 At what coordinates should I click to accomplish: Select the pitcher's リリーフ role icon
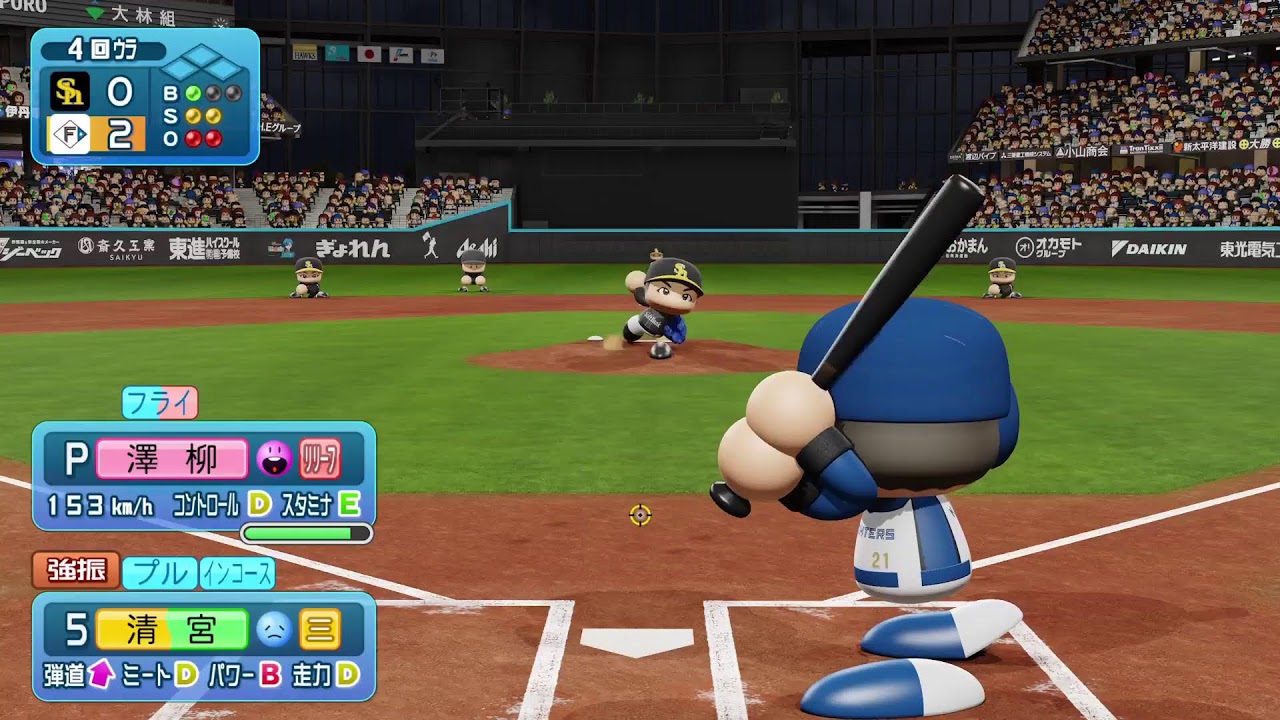click(320, 459)
